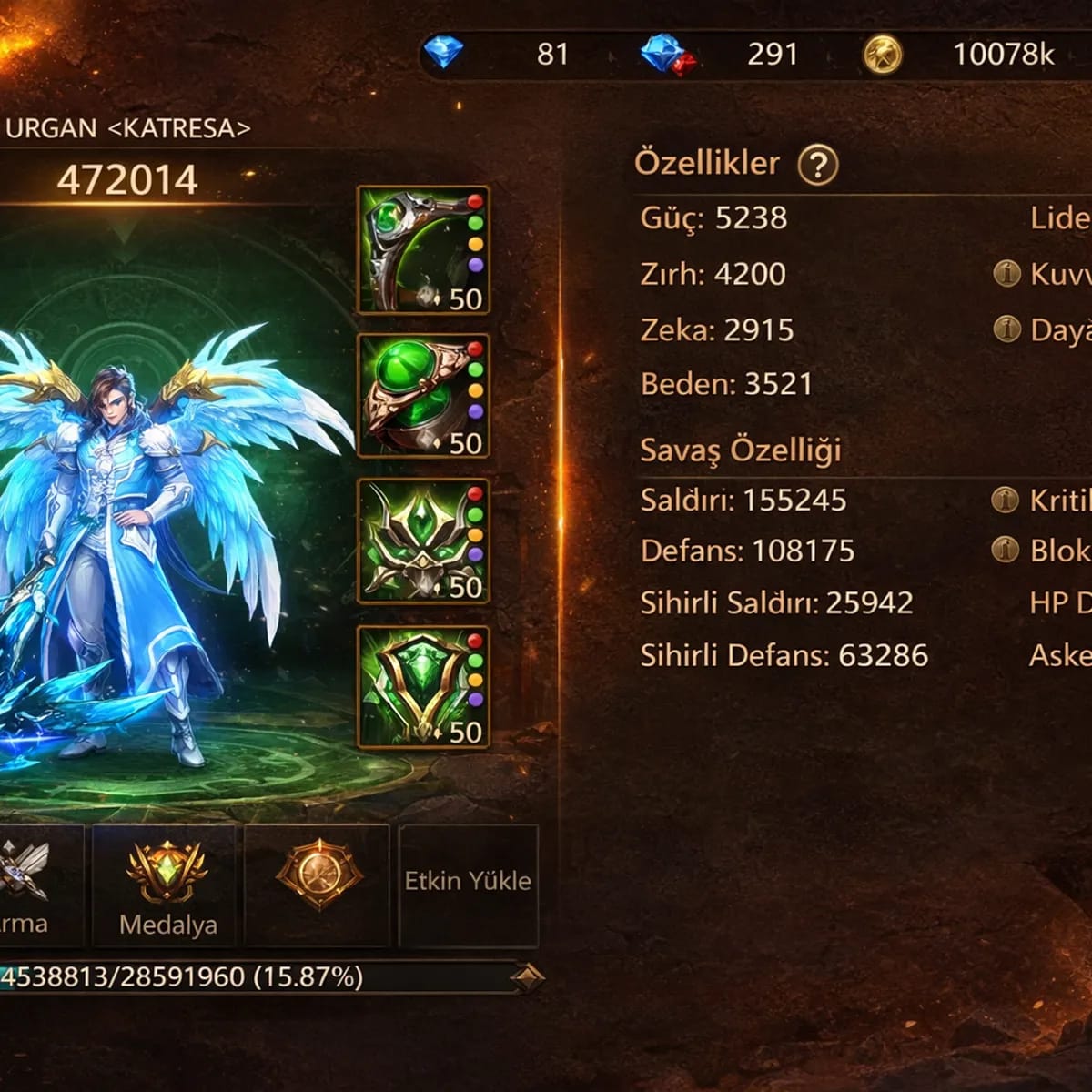The width and height of the screenshot is (1092, 1092).
Task: Open the green bow equipment slot
Action: [422, 250]
